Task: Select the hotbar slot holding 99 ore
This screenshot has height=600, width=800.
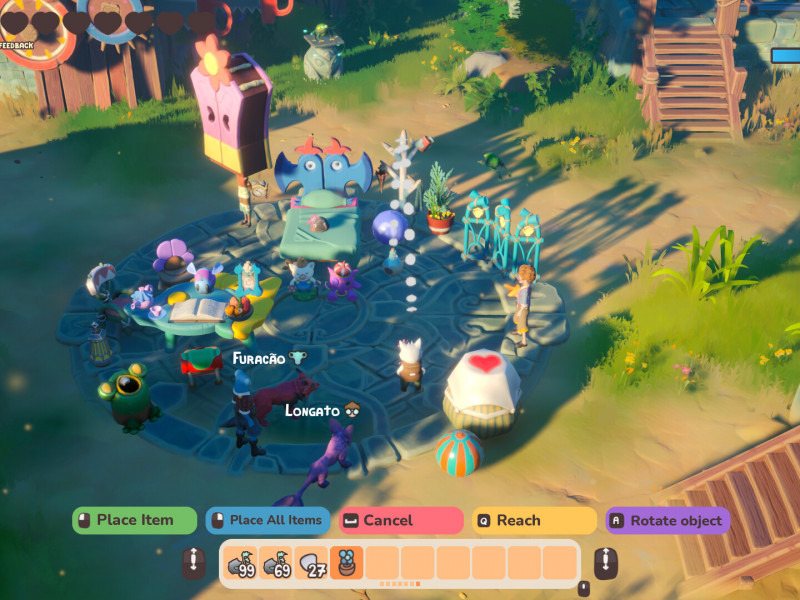Action: click(241, 563)
